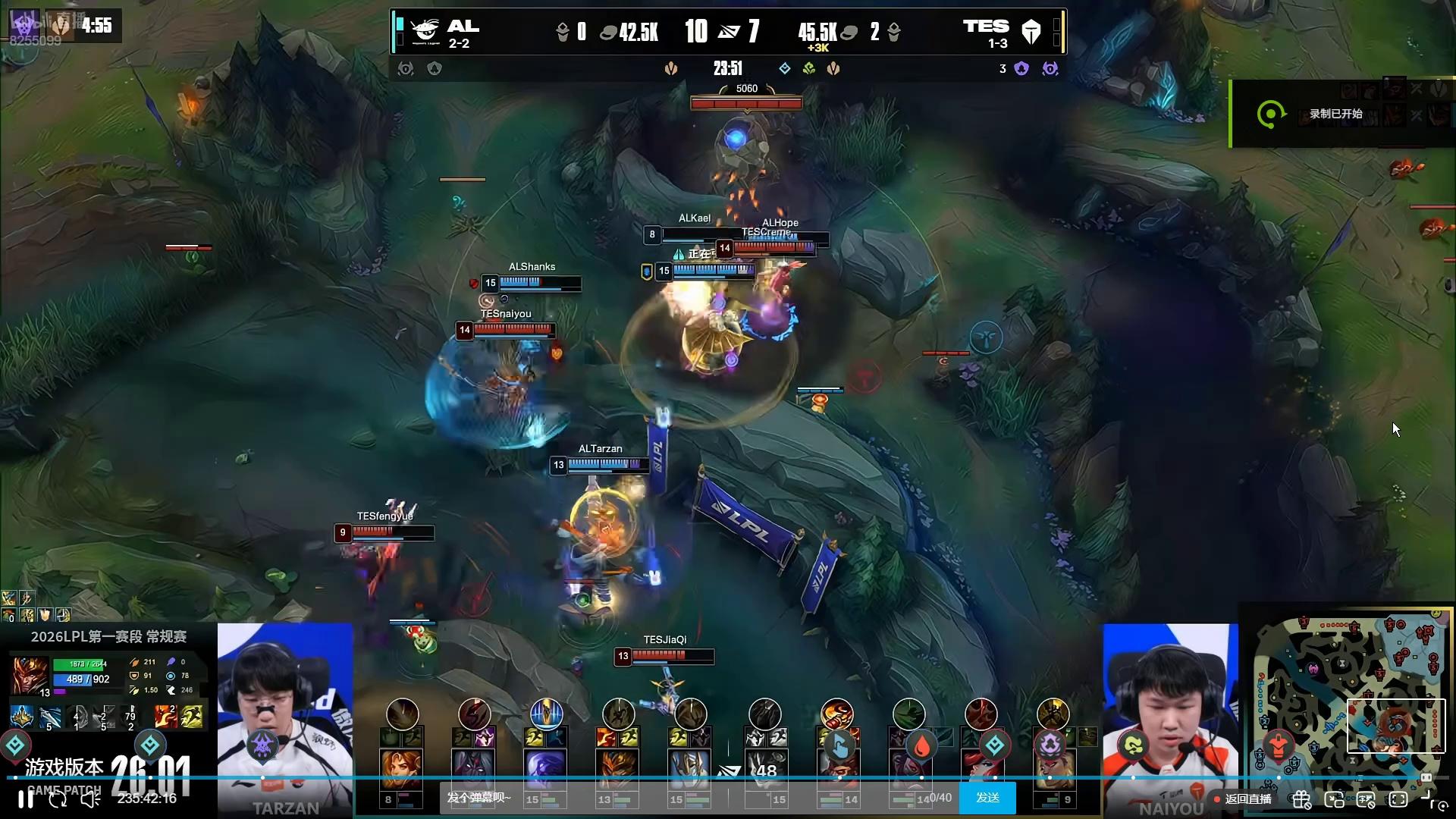This screenshot has width=1456, height=819.
Task: Click the red Smite spell in stats panel
Action: coord(165,716)
